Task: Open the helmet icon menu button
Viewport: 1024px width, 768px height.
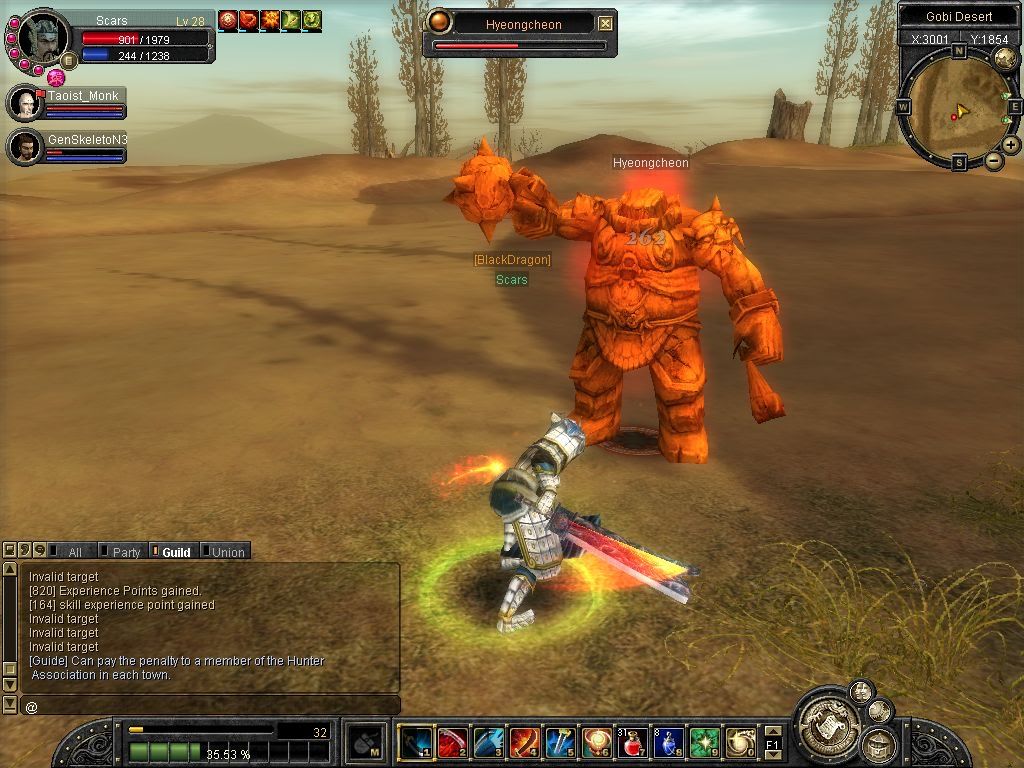Action: pyautogui.click(x=879, y=745)
